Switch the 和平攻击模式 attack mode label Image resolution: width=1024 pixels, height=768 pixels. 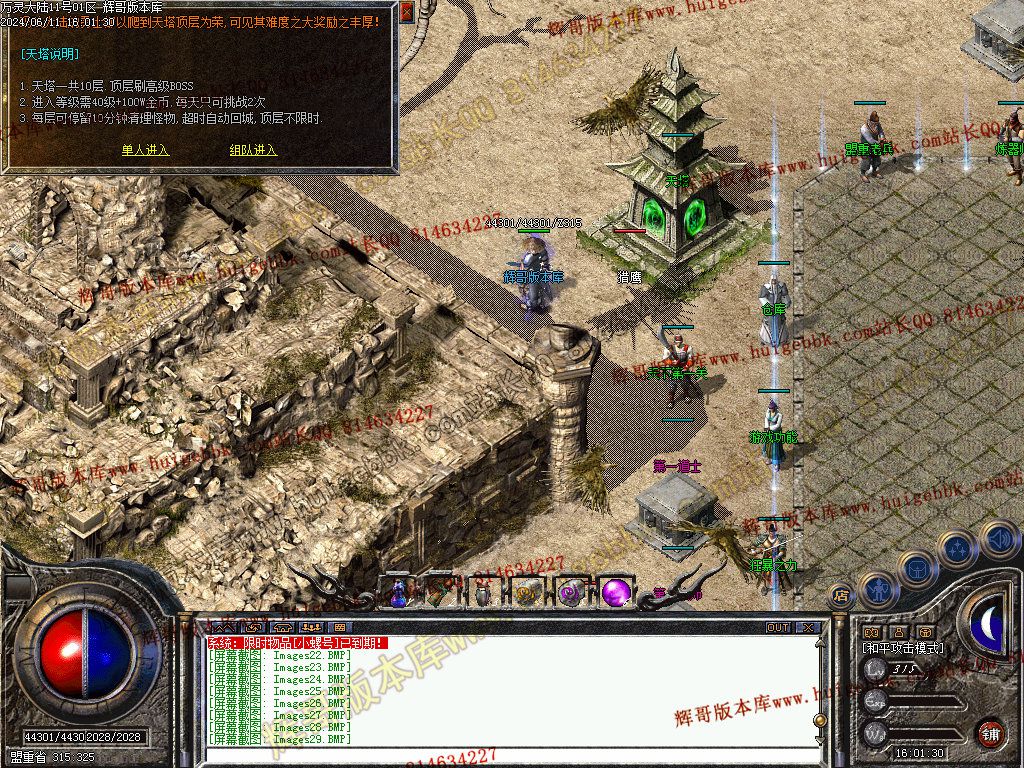[903, 648]
